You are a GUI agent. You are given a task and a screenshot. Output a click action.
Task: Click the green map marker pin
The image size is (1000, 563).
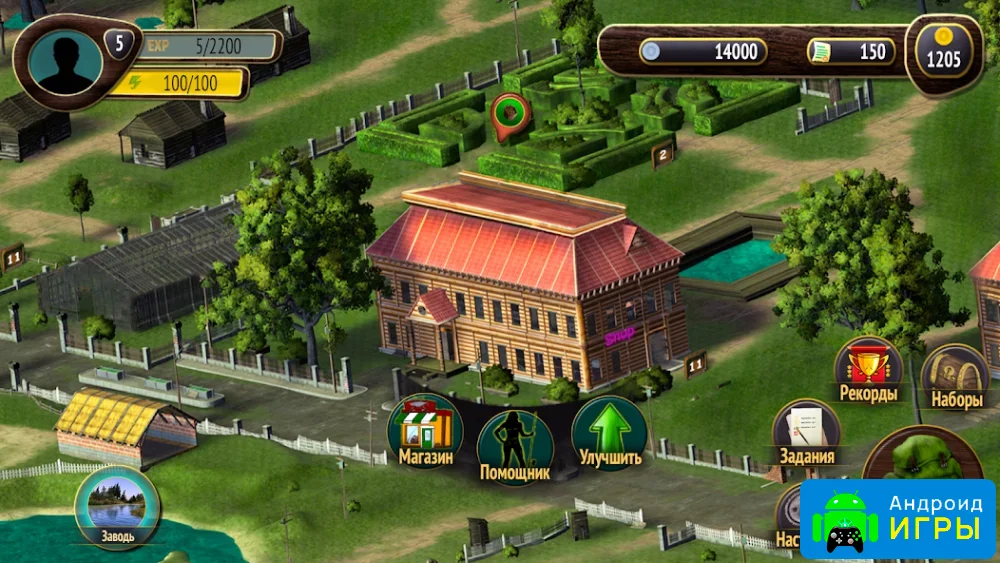click(510, 111)
